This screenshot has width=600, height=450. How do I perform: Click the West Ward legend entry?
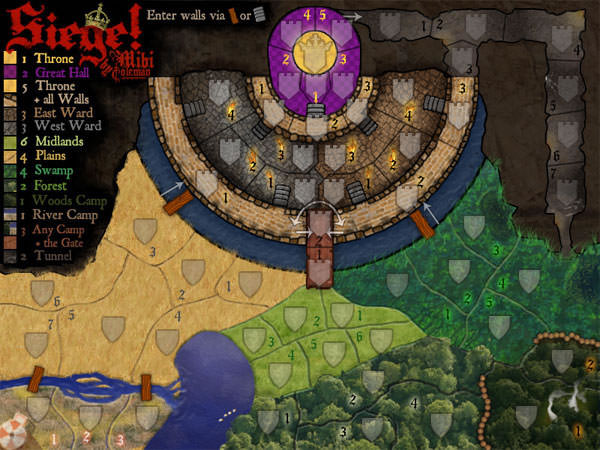pyautogui.click(x=55, y=128)
